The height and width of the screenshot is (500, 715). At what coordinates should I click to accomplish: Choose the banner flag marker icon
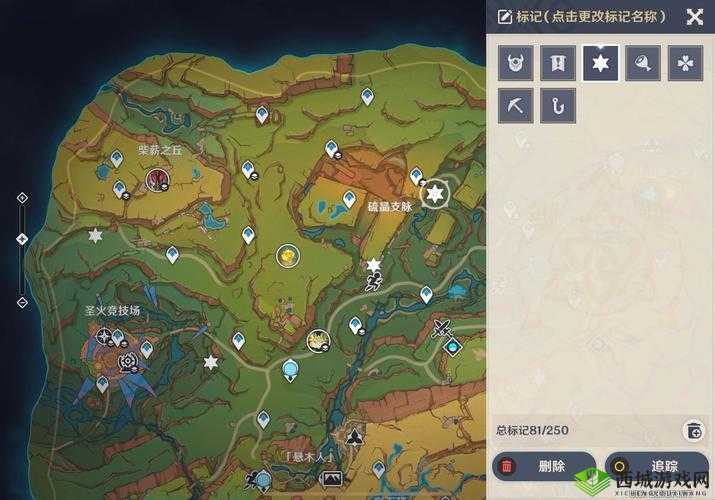tap(558, 63)
